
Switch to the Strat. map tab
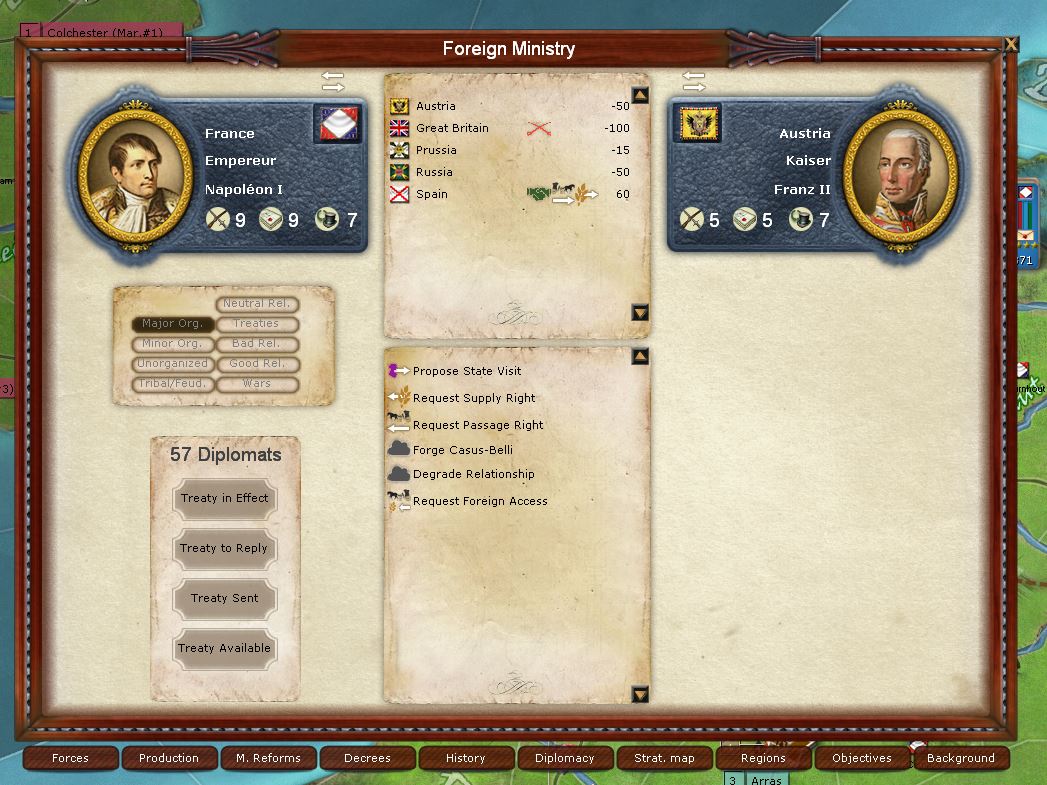(664, 758)
